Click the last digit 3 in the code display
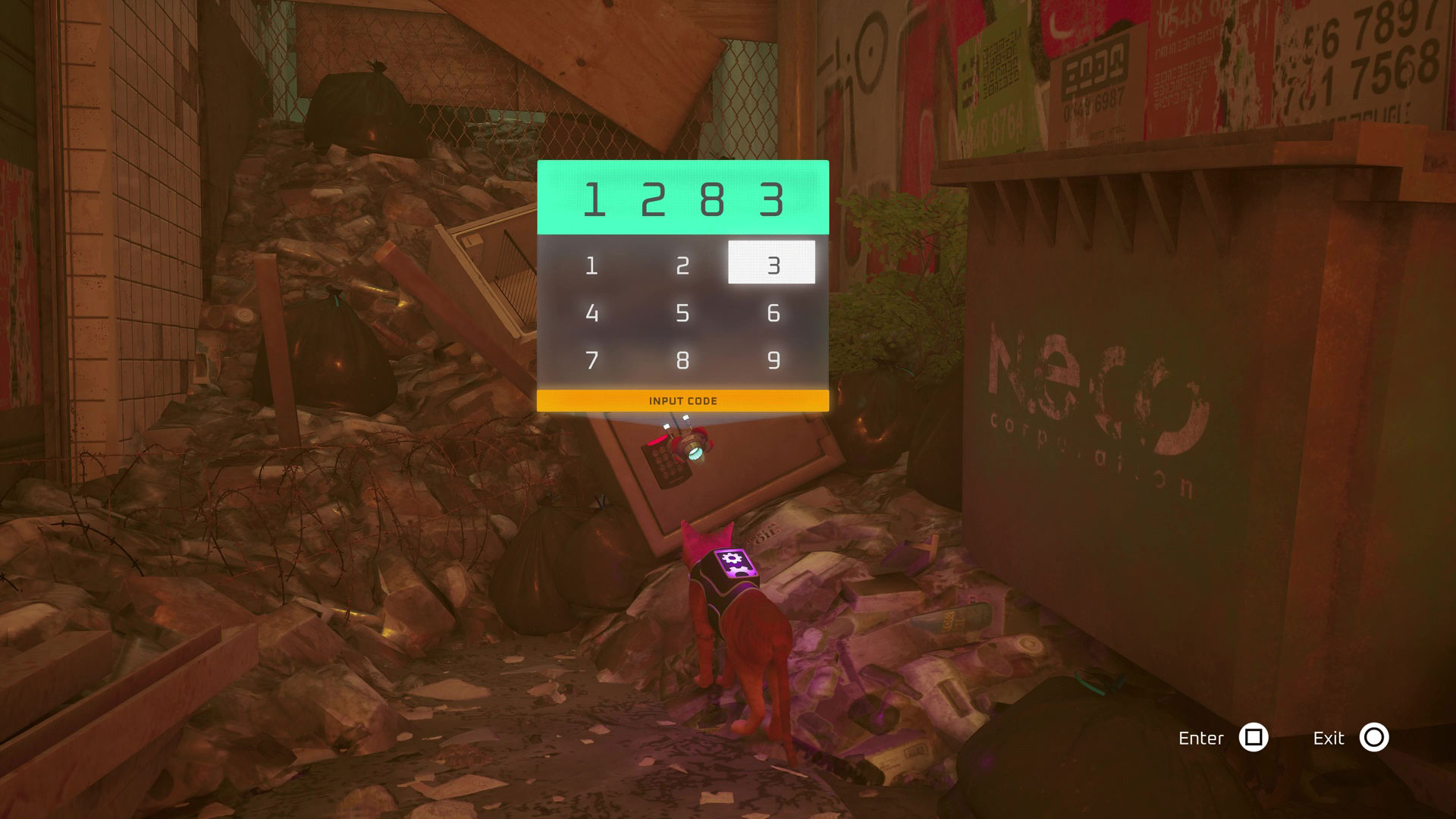 (x=772, y=197)
